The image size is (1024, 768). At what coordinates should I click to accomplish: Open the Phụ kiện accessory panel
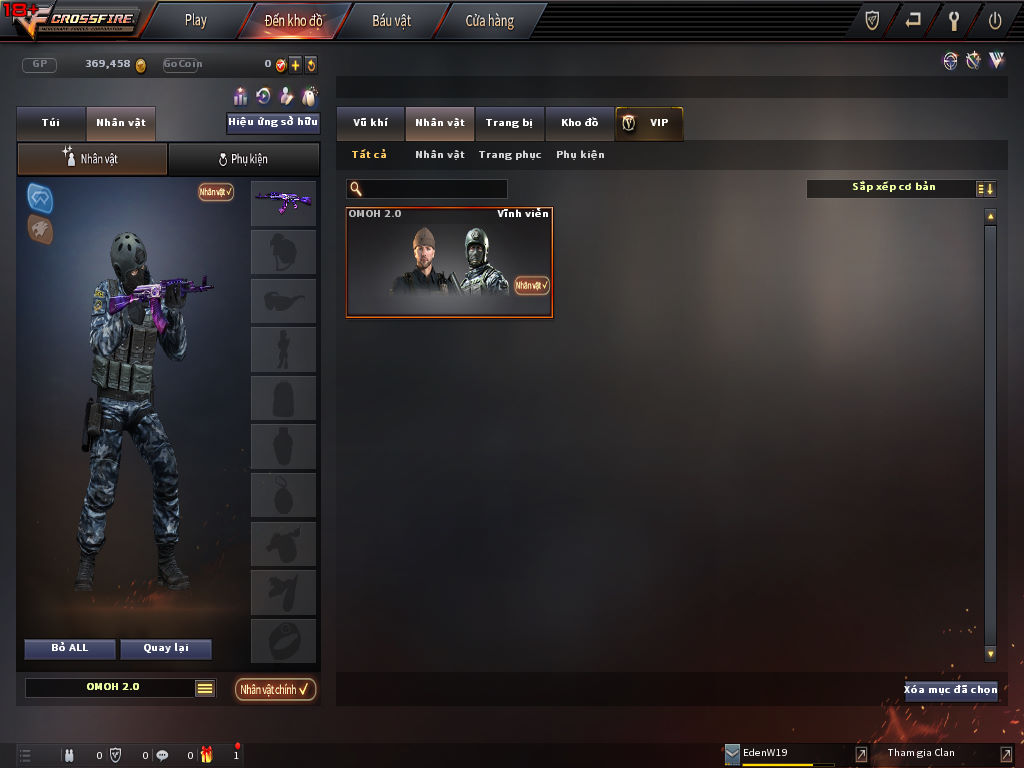click(243, 159)
